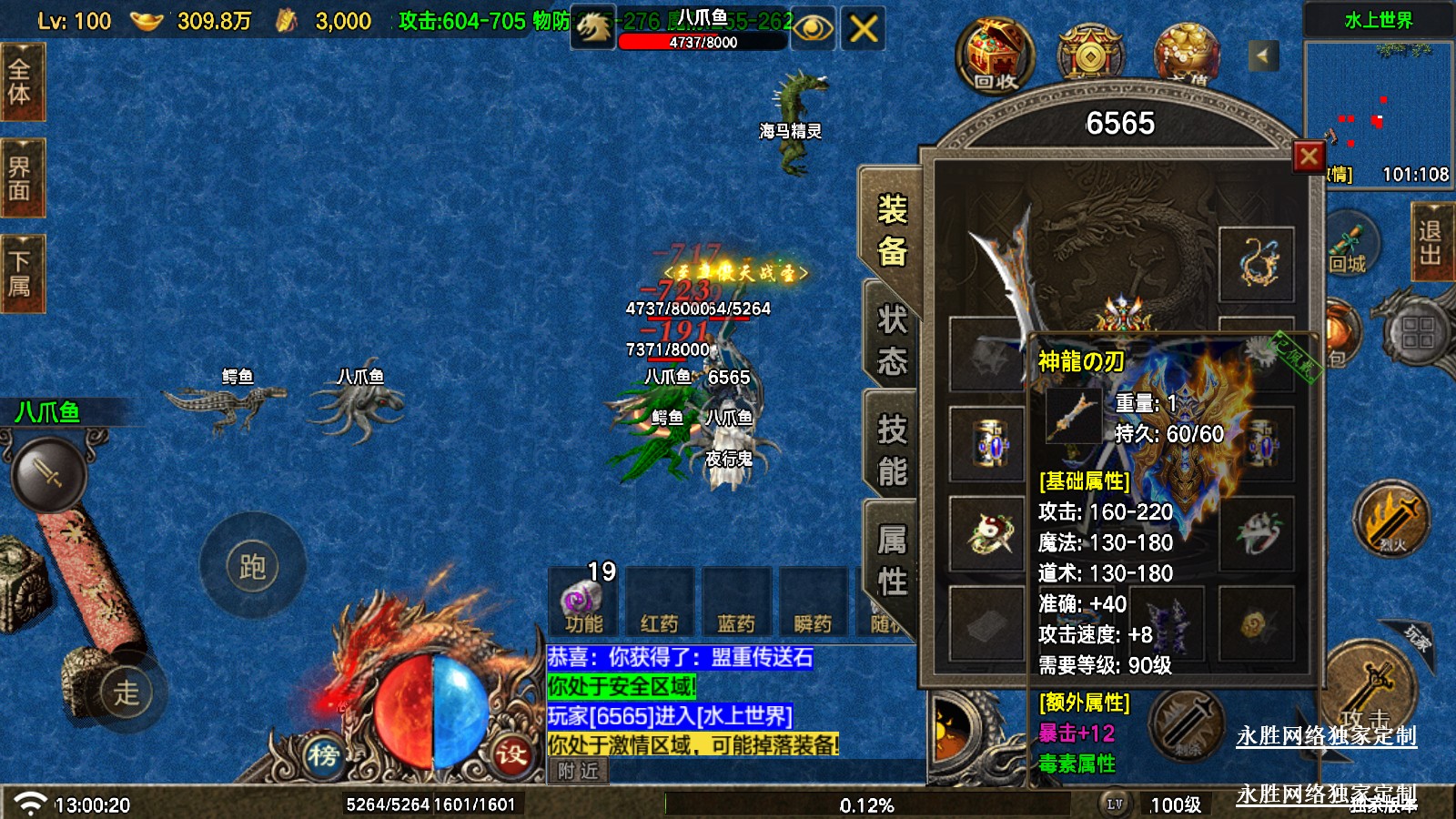1456x819 pixels.
Task: Select the 属性 attributes tab
Action: pos(892,561)
